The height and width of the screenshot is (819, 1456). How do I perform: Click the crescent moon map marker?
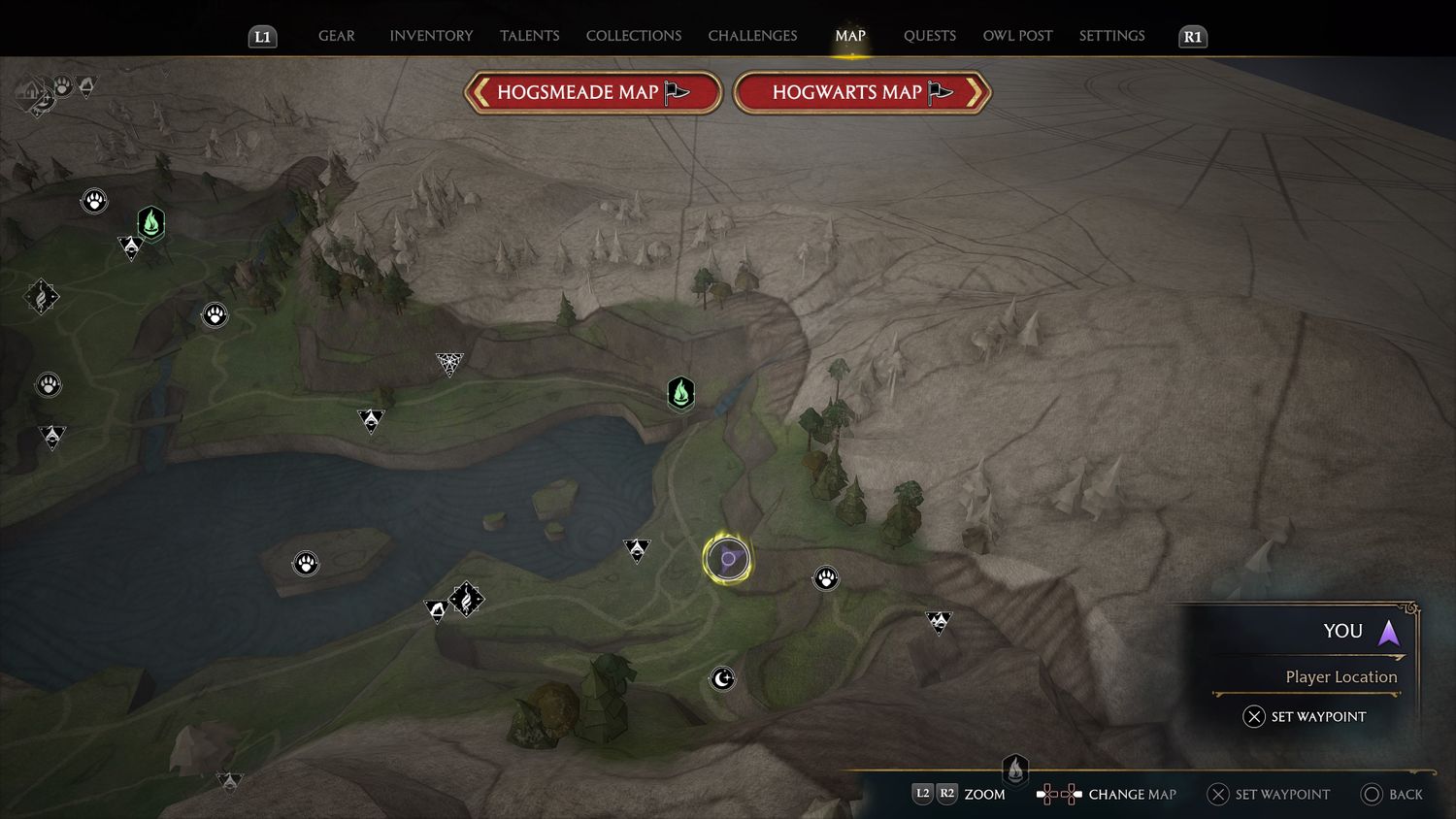pos(722,678)
